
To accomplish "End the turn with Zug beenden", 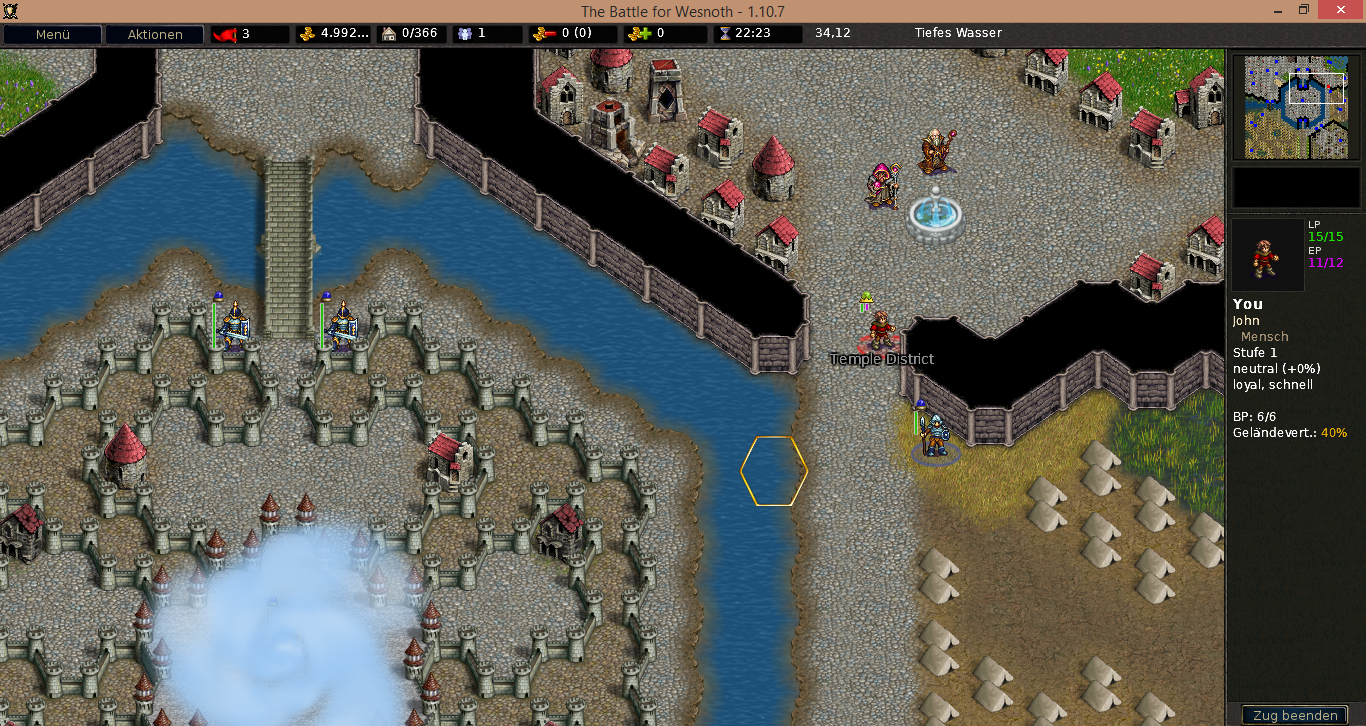I will click(1295, 715).
